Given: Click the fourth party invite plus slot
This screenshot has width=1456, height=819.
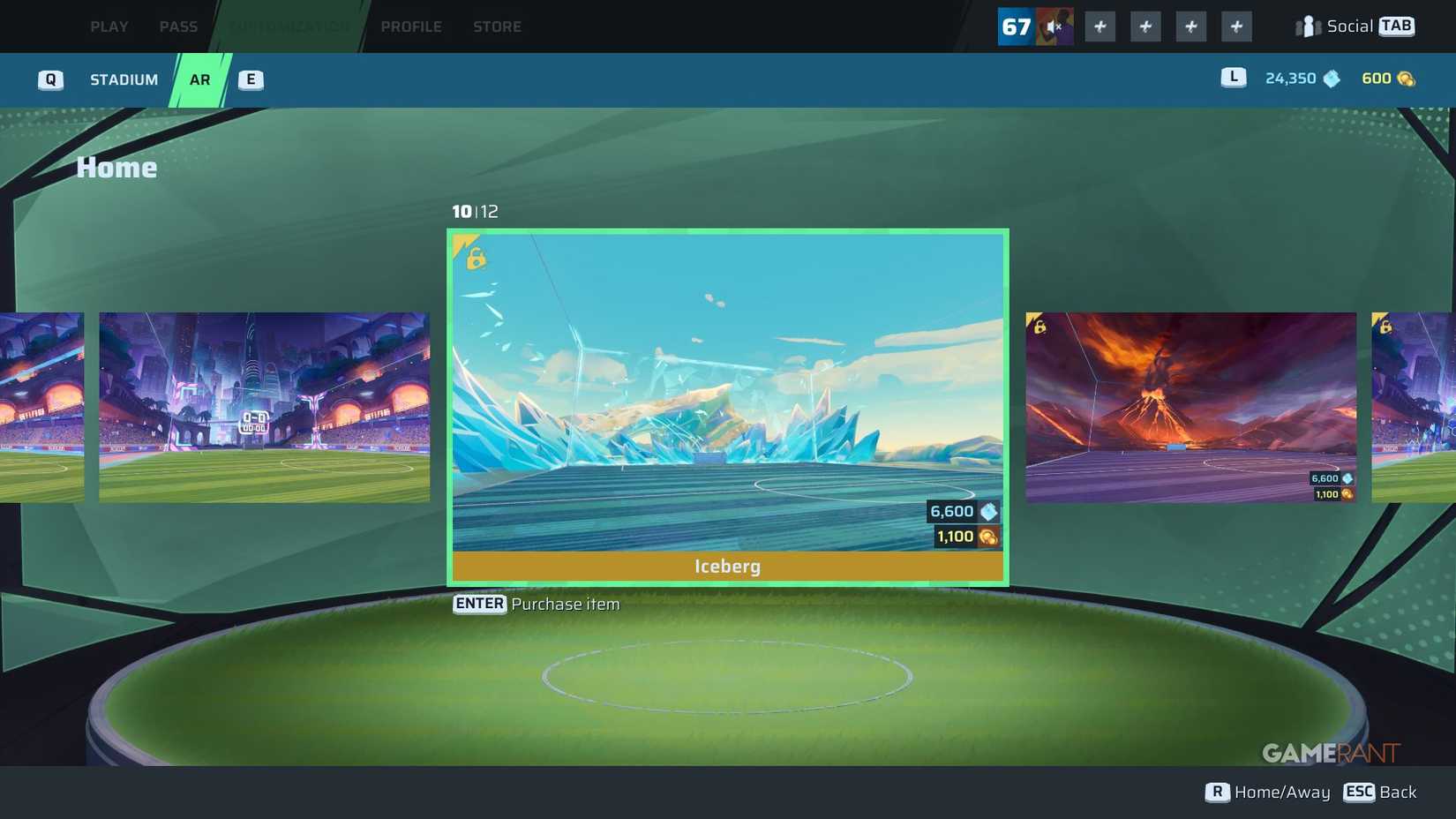Looking at the screenshot, I should point(1236,26).
